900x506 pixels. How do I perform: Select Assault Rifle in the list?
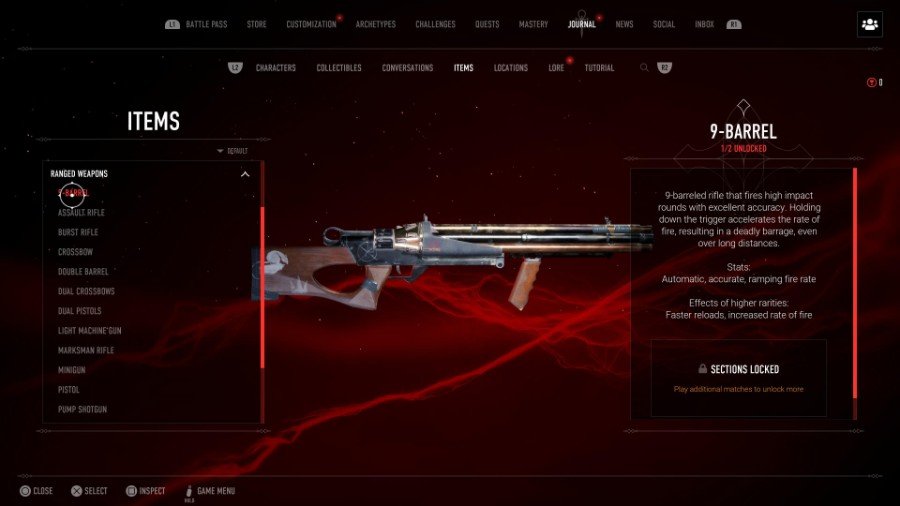[81, 213]
